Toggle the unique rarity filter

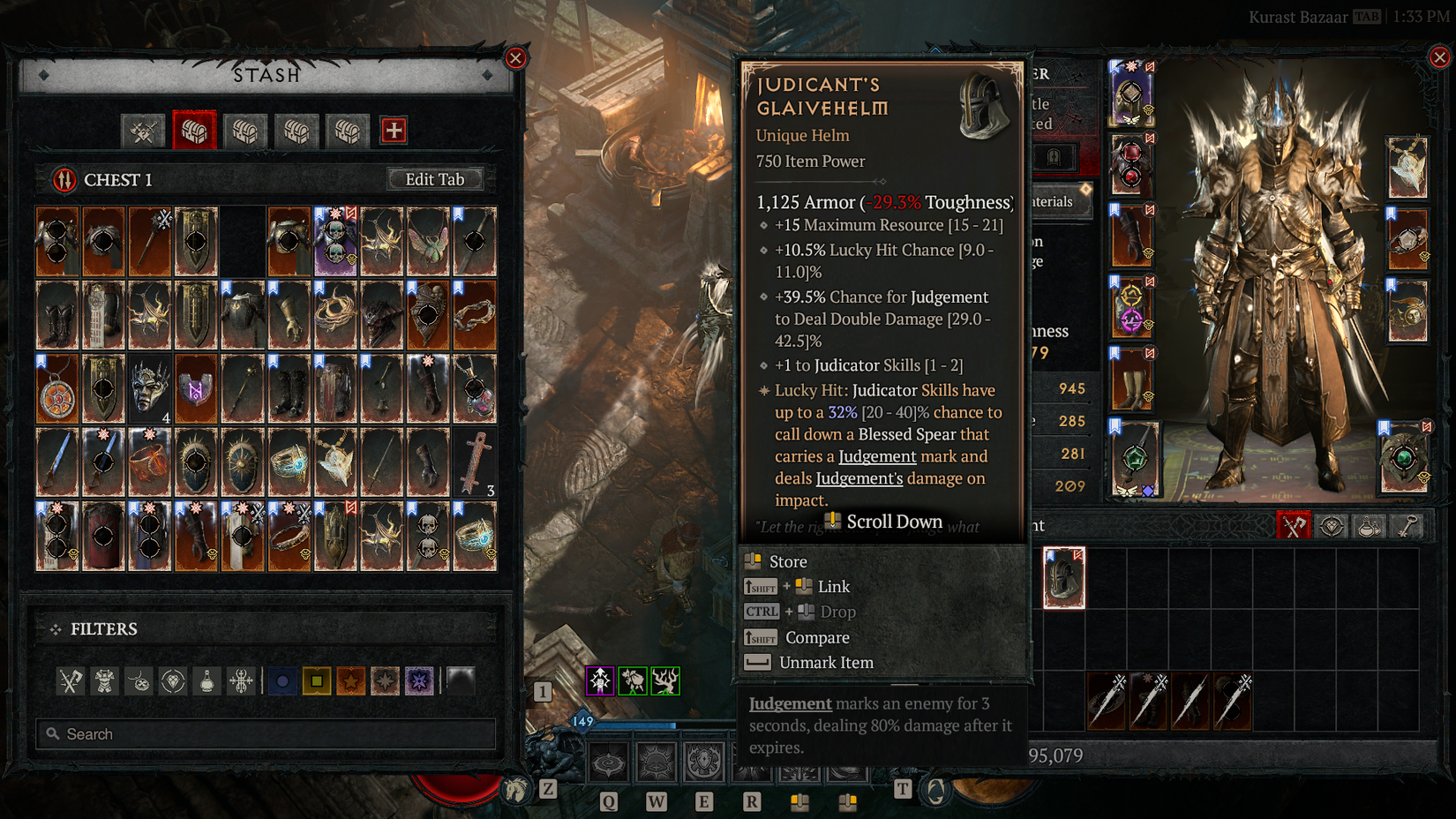pos(386,680)
